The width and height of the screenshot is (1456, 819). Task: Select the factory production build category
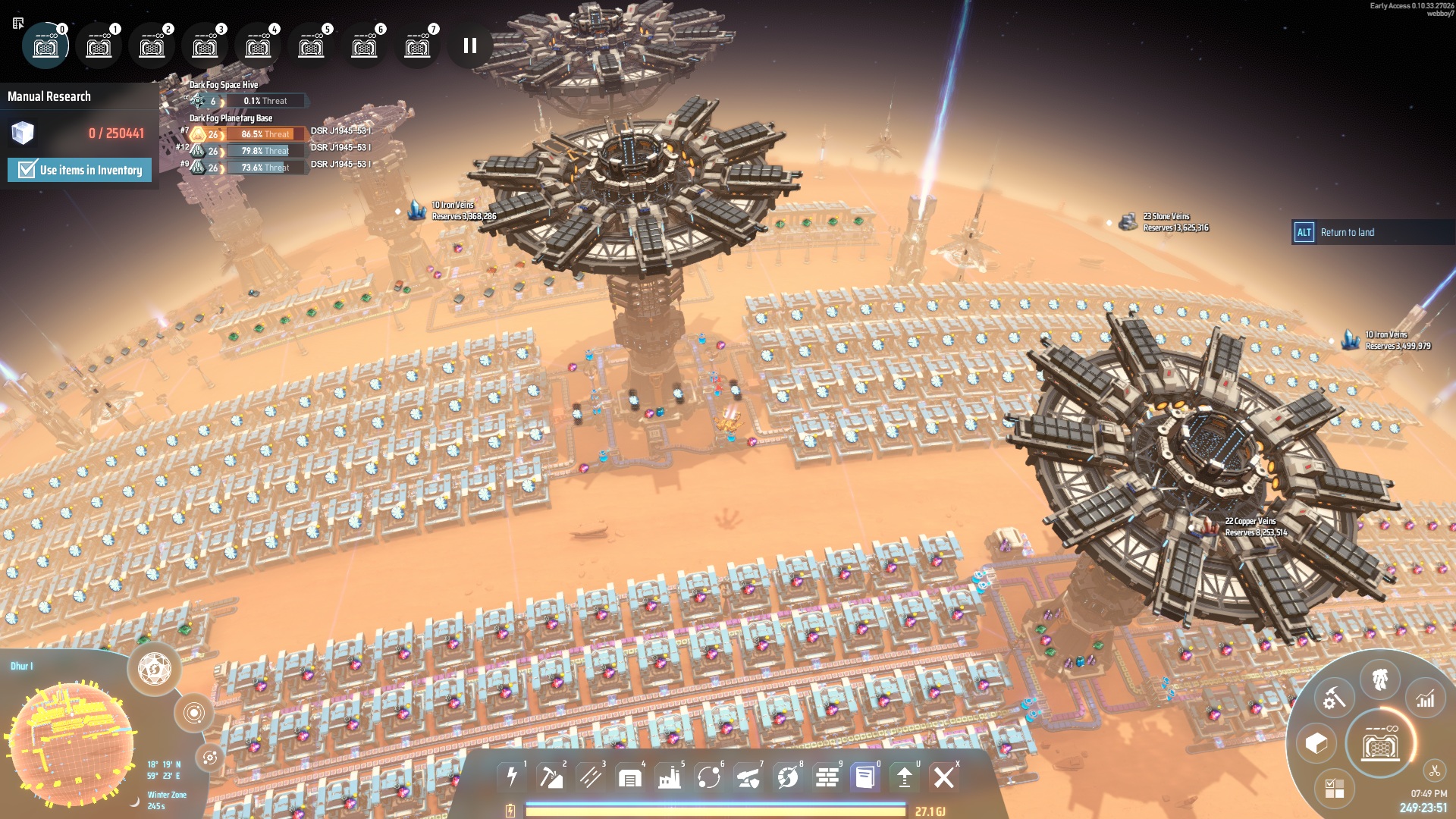(670, 777)
